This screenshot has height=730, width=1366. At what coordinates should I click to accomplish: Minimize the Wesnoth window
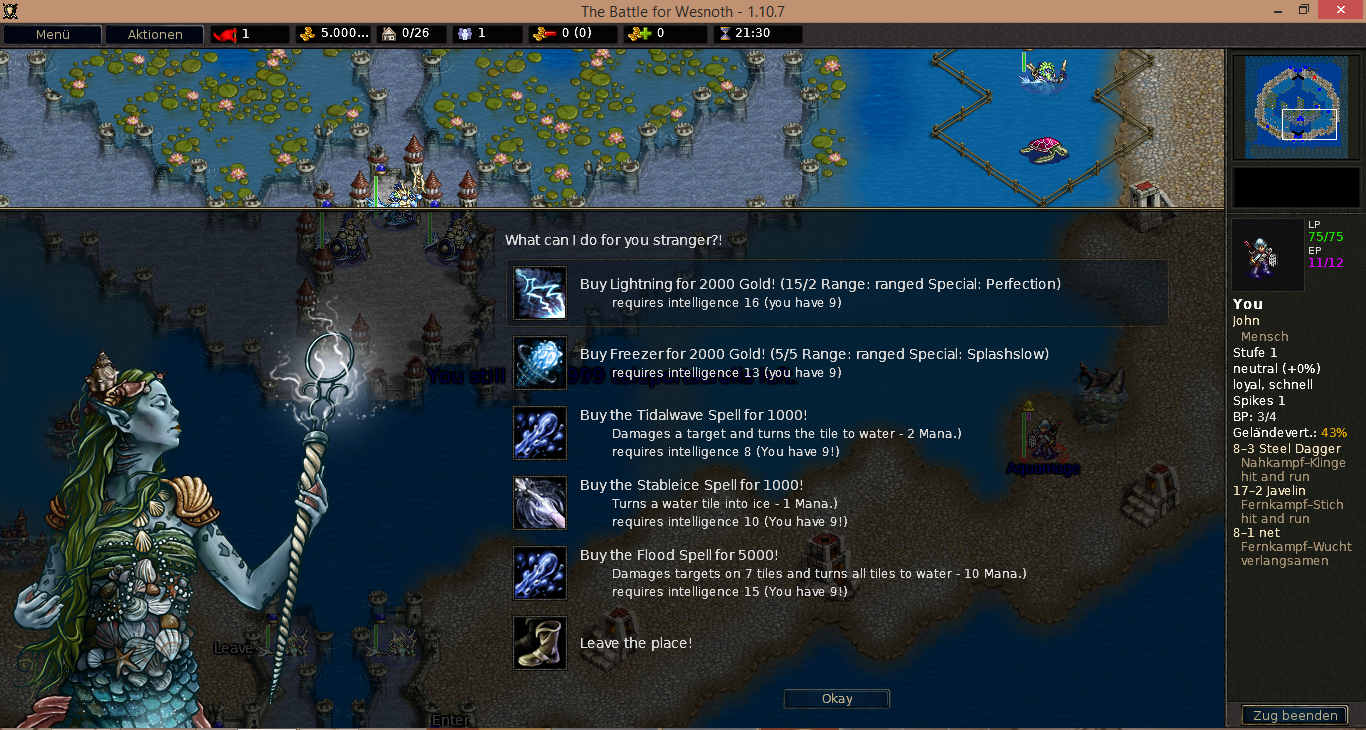(1270, 10)
